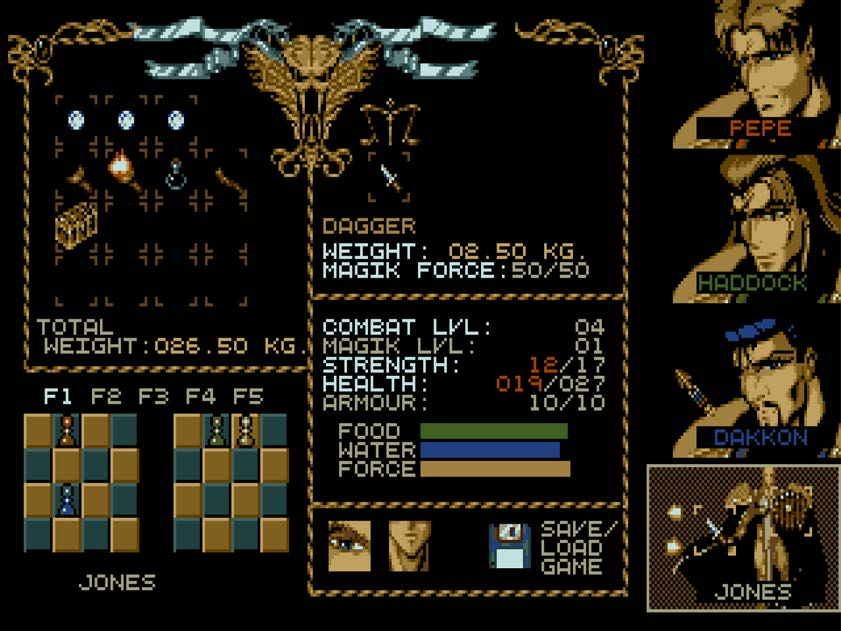This screenshot has width=841, height=631.
Task: Switch to the F2 formation
Action: 106,397
